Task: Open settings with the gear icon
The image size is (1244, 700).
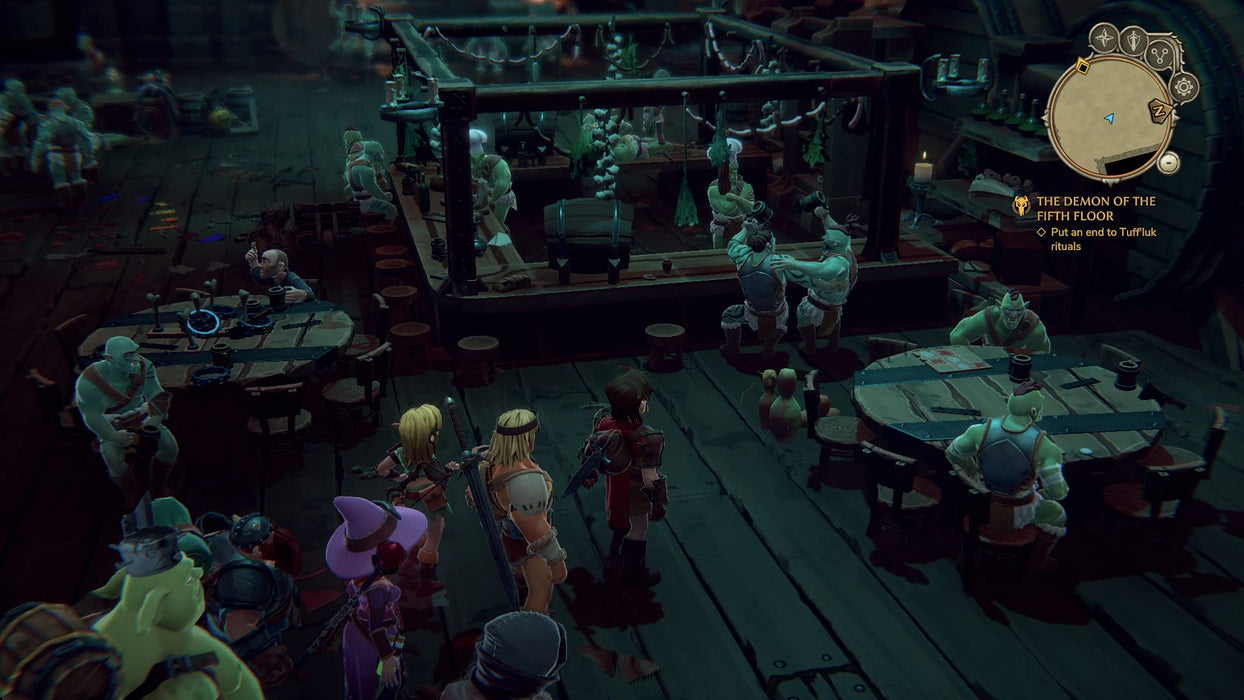Action: coord(1183,87)
